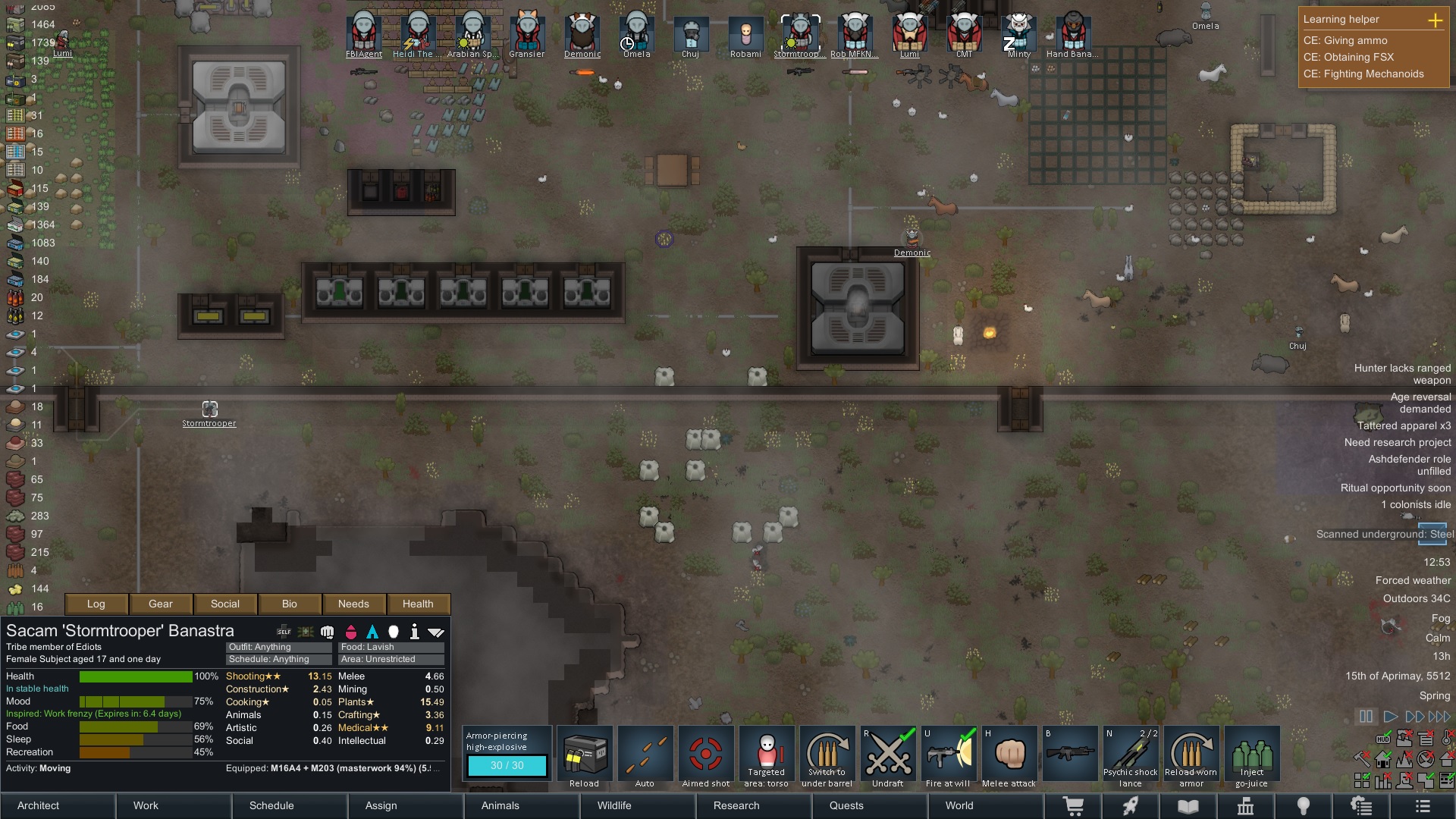
Task: Open the pawn's Health tab
Action: coord(418,604)
